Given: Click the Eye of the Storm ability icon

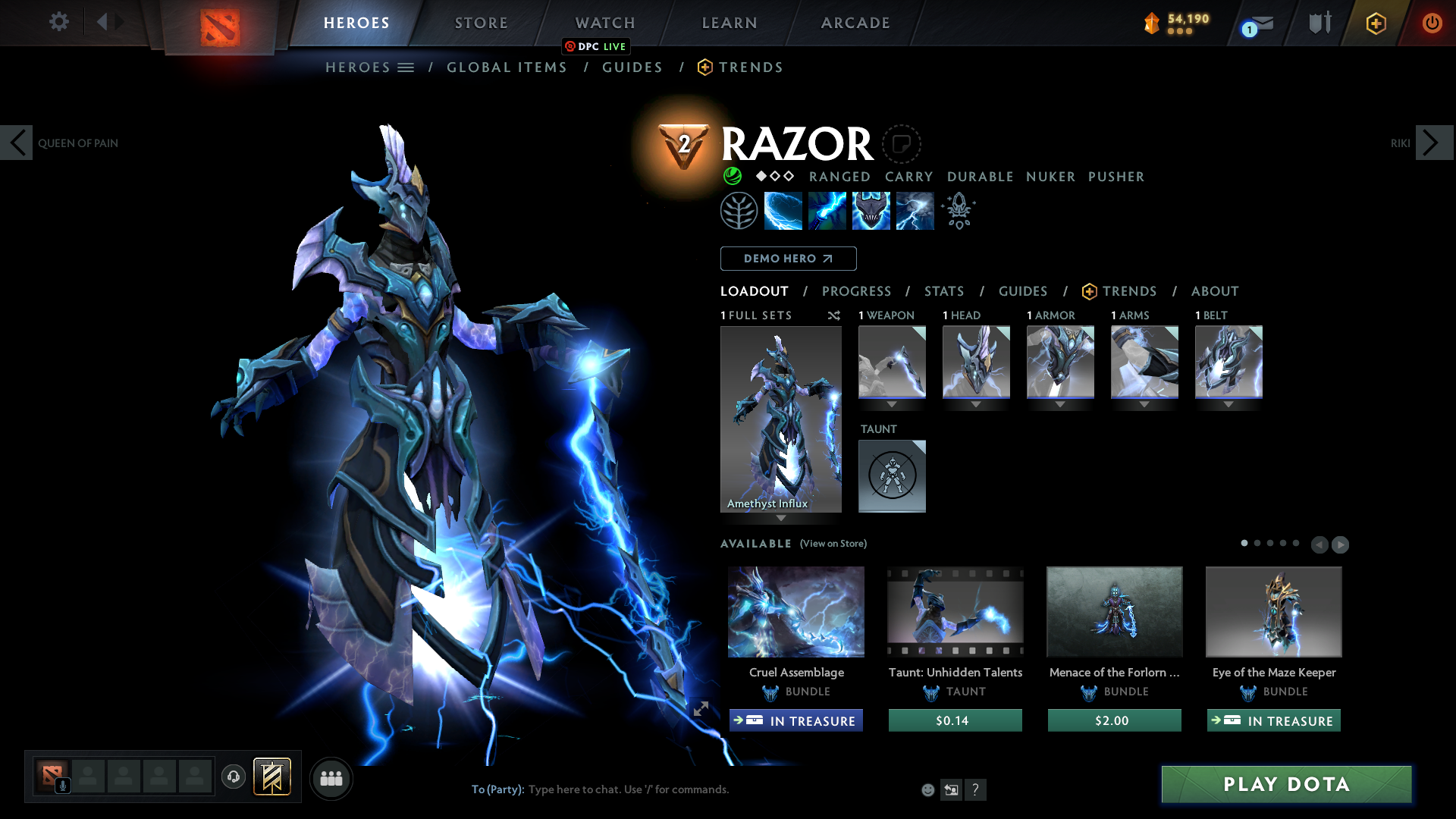Looking at the screenshot, I should pos(915,210).
